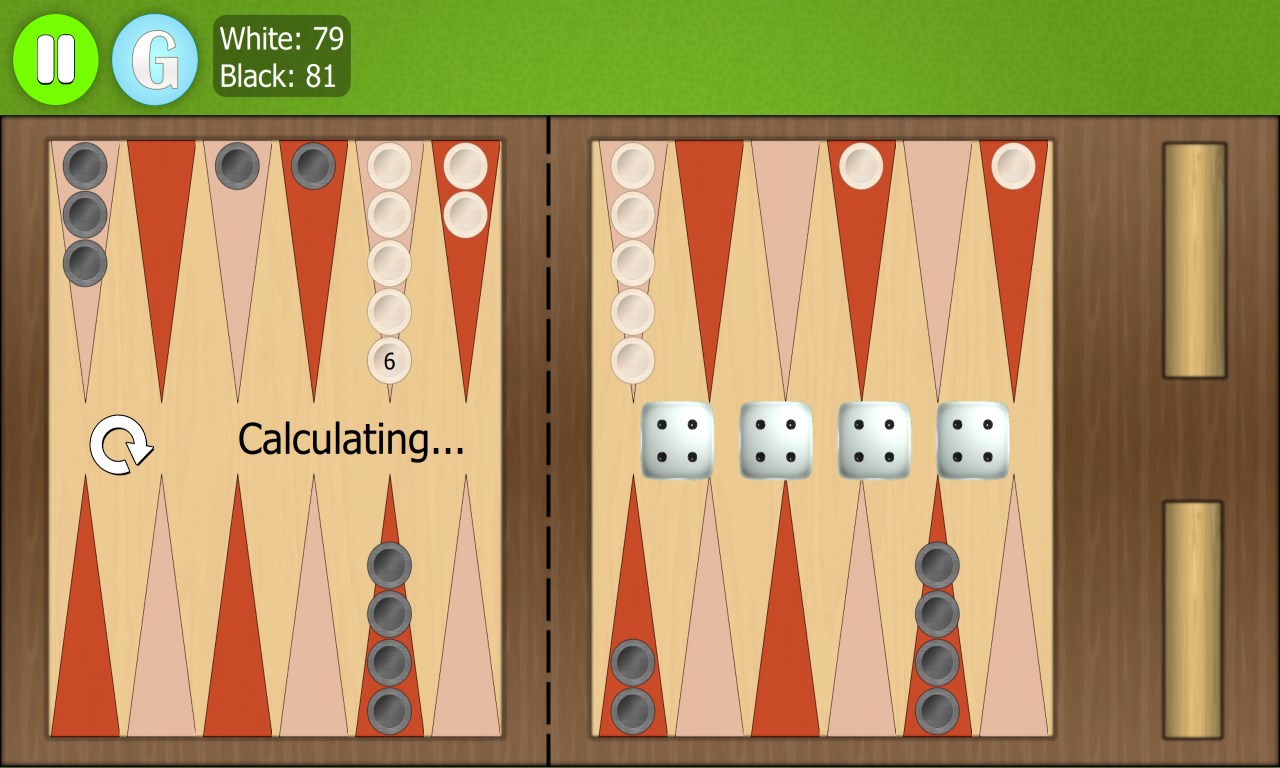Click the upper bear-off tray on the right

(x=1192, y=260)
